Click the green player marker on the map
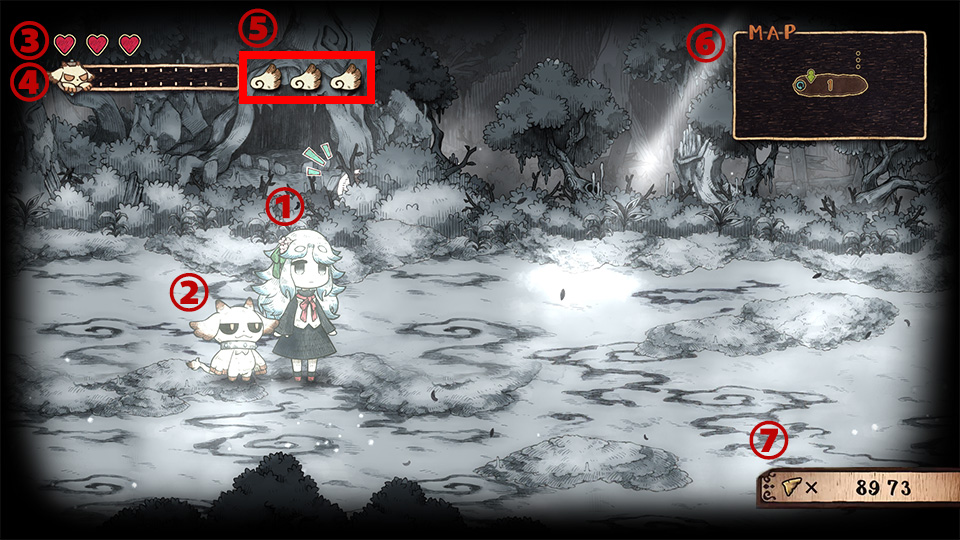The width and height of the screenshot is (960, 540). coord(812,74)
